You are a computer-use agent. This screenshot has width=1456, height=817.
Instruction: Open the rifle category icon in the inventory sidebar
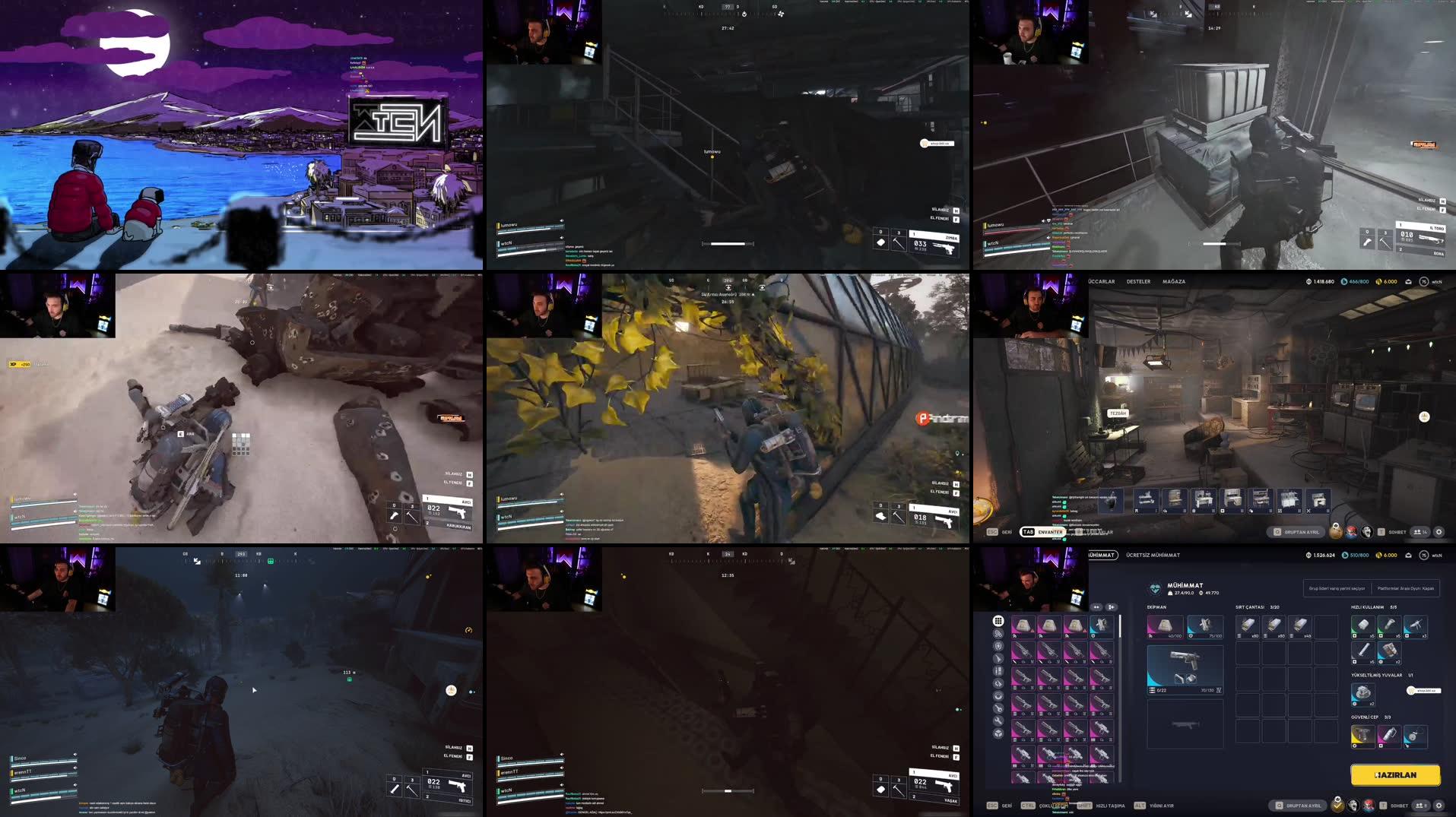(998, 659)
